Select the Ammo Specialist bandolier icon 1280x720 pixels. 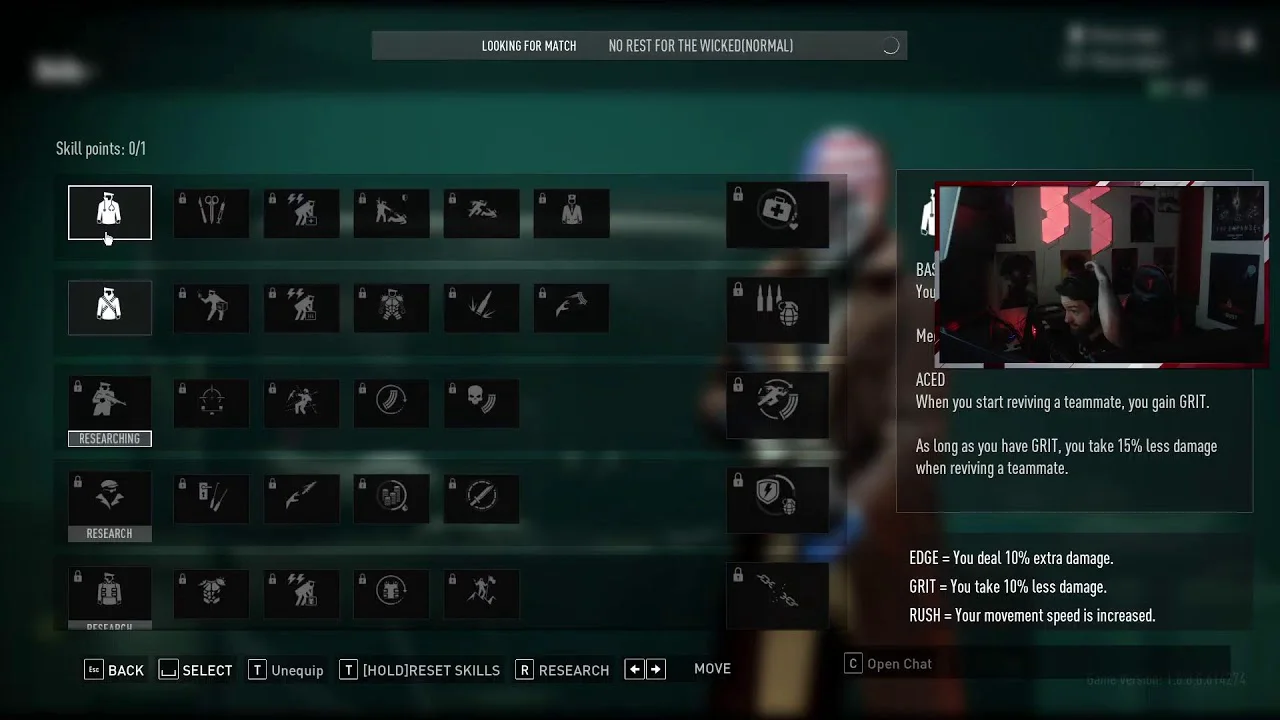pos(110,307)
